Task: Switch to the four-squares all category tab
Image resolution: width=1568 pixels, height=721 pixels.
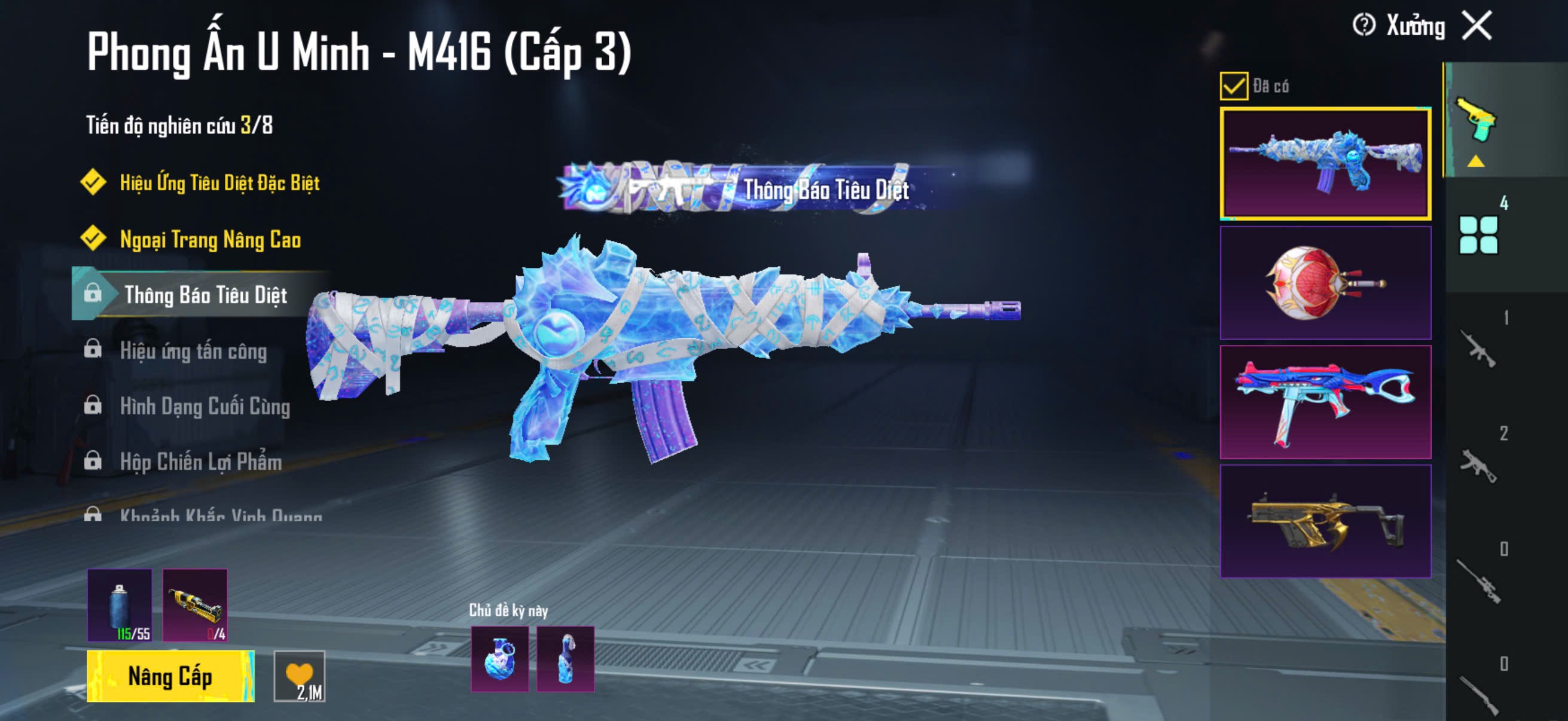Action: point(1478,234)
